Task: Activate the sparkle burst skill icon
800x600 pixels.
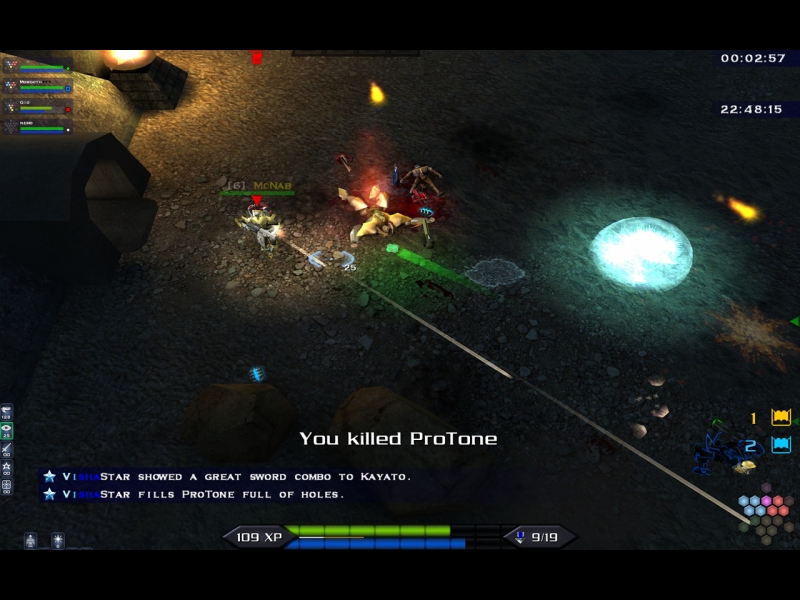Action: 57,540
